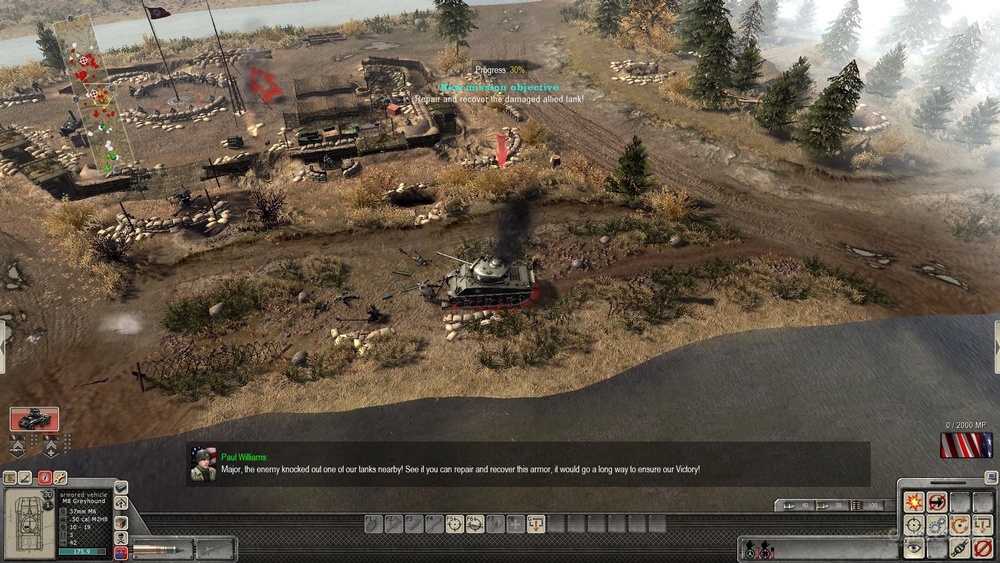Screen dimensions: 1000x563
Task: Click the orange rotate command icon
Action: click(960, 525)
